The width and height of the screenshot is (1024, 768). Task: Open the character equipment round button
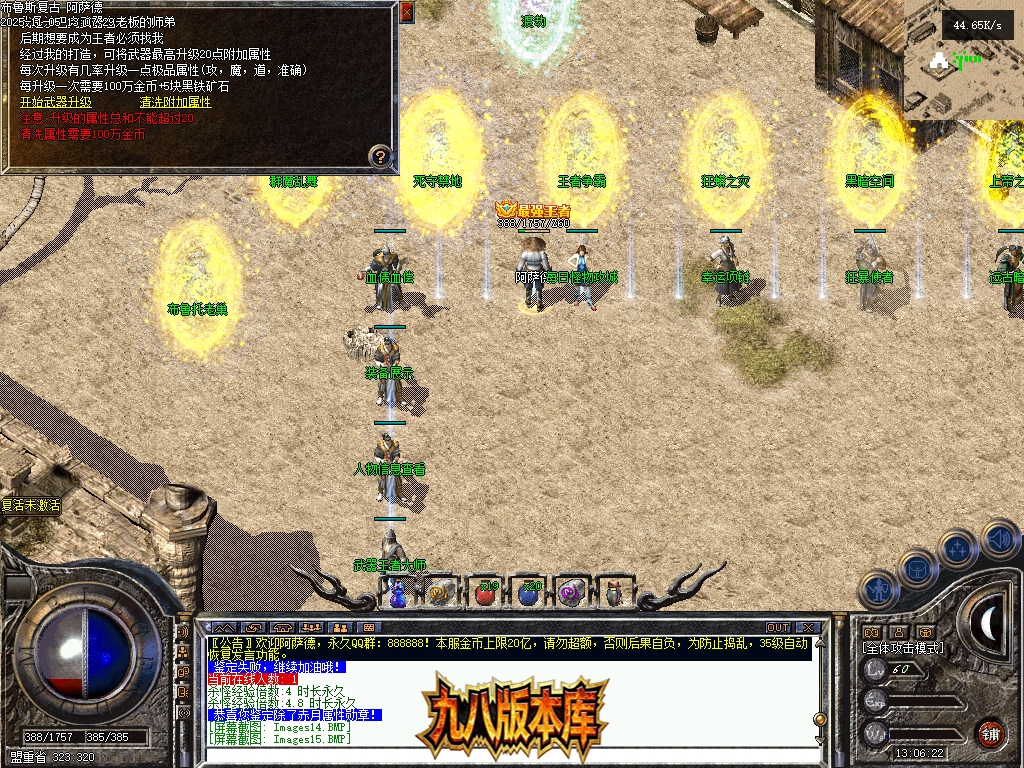tap(878, 589)
